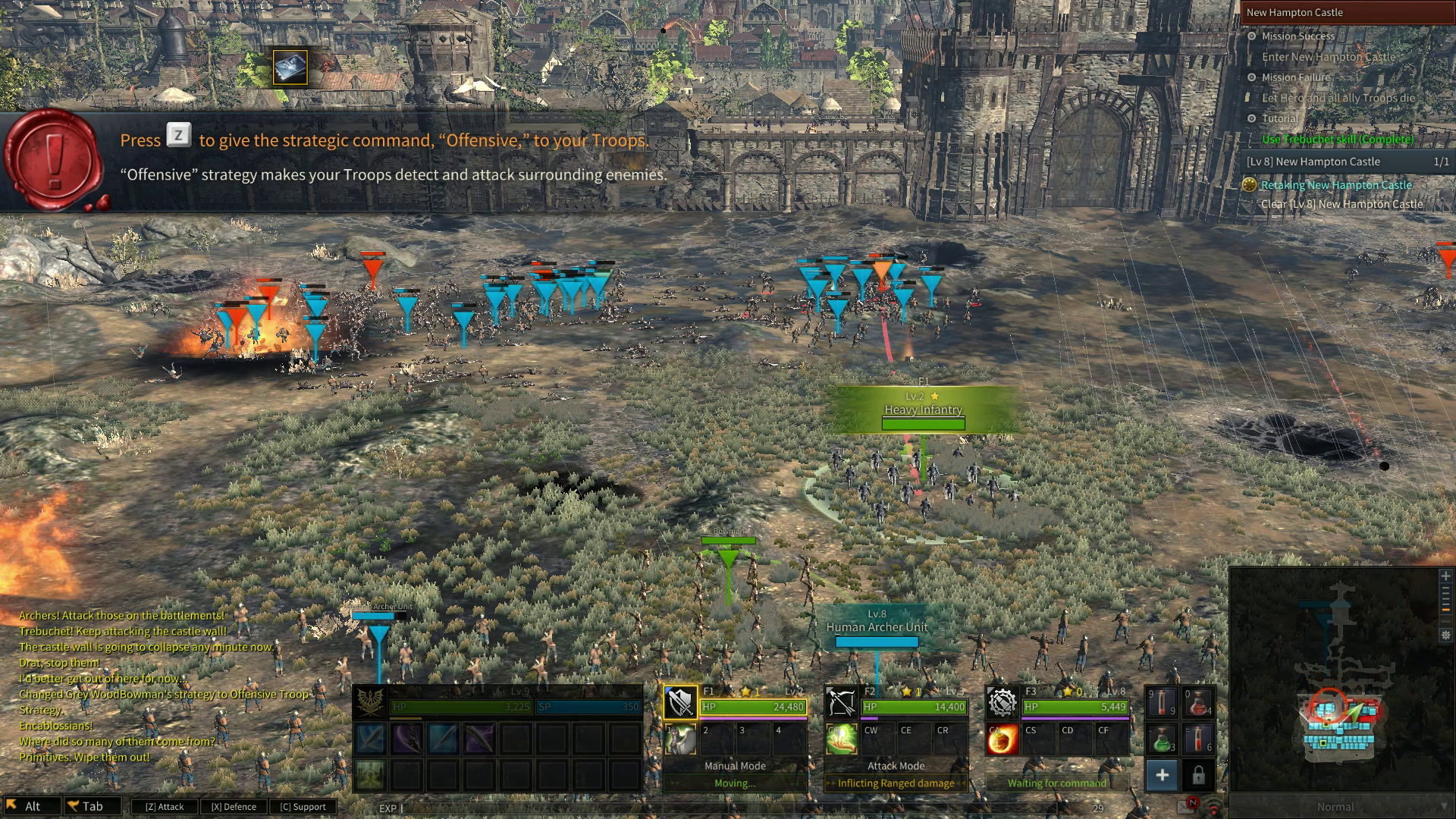The height and width of the screenshot is (819, 1456).
Task: Zoom in the minimap with plus button
Action: (x=1446, y=576)
